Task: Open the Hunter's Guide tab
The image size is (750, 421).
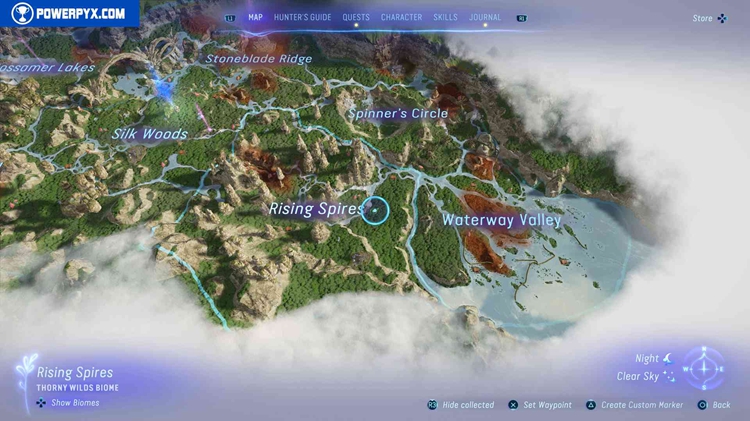Action: point(302,17)
